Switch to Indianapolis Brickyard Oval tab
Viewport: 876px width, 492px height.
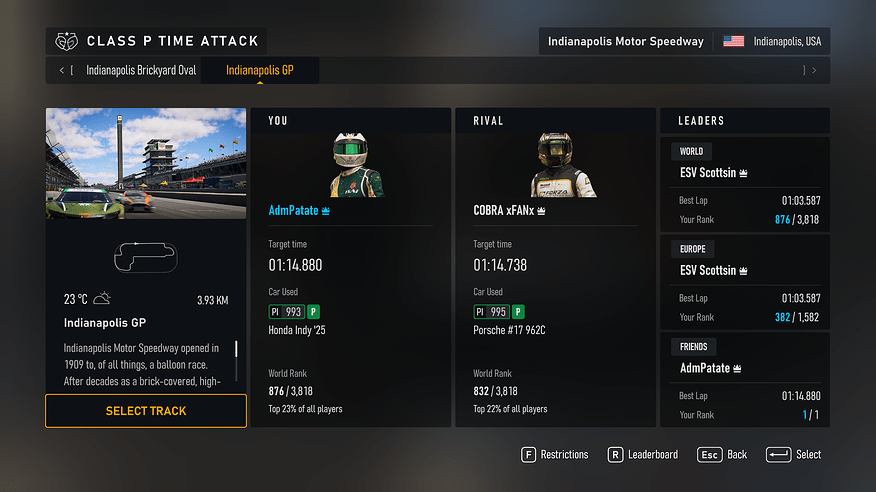tap(141, 71)
